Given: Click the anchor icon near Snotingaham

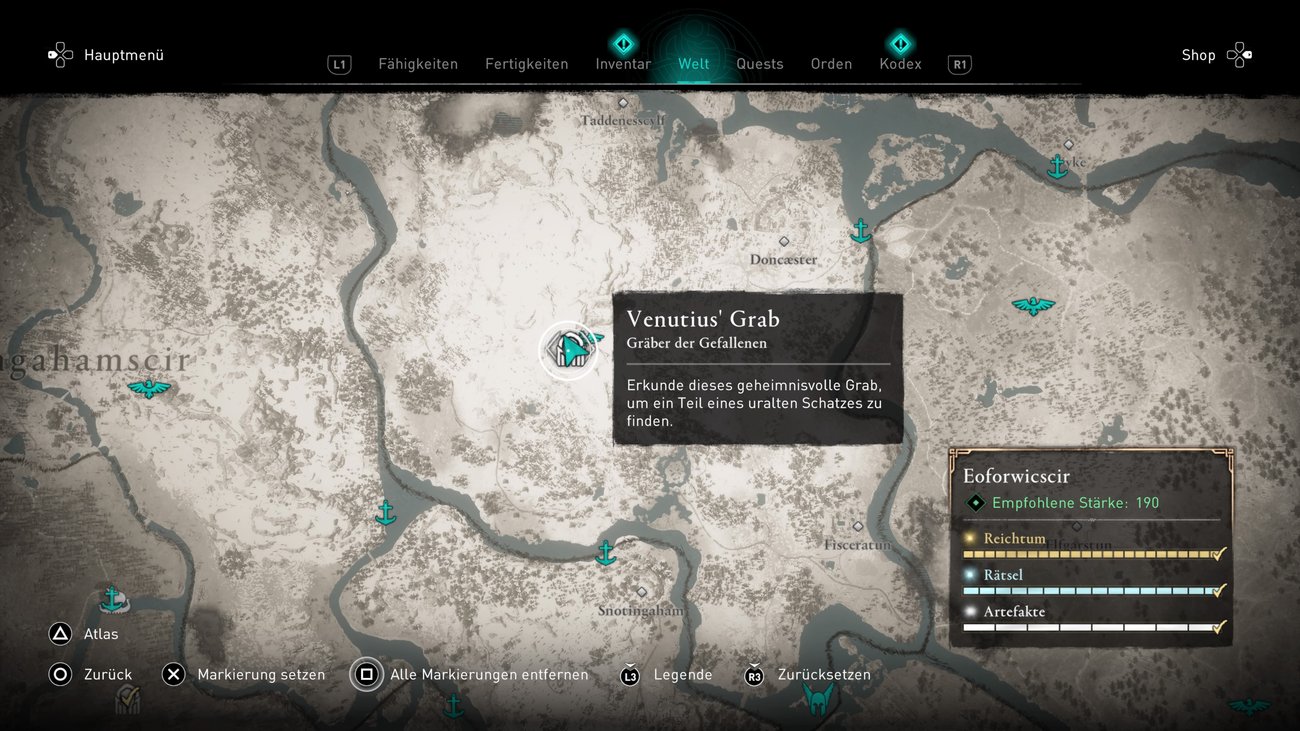Looking at the screenshot, I should pos(607,551).
